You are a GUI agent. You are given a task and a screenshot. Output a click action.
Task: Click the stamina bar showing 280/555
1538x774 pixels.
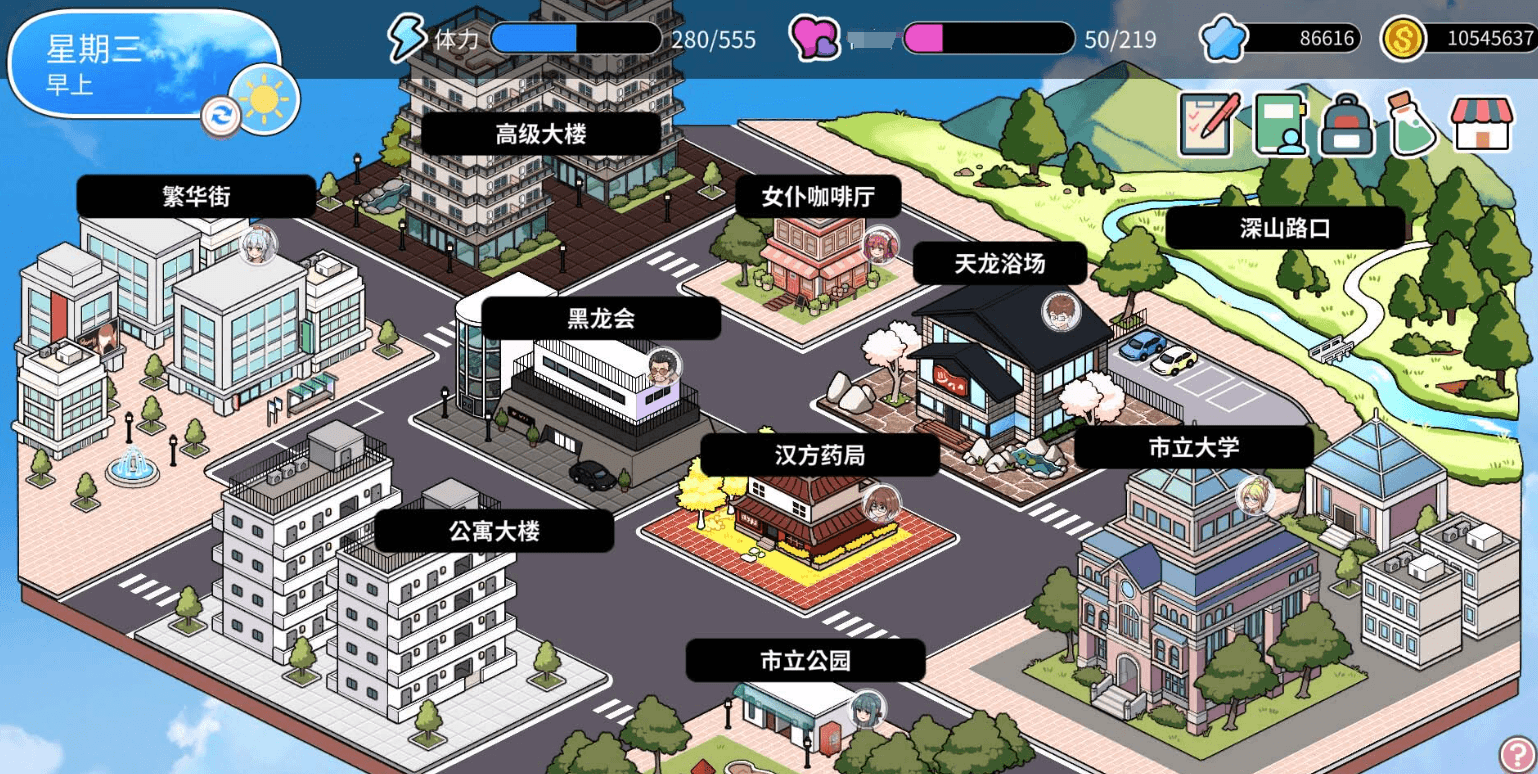(575, 39)
